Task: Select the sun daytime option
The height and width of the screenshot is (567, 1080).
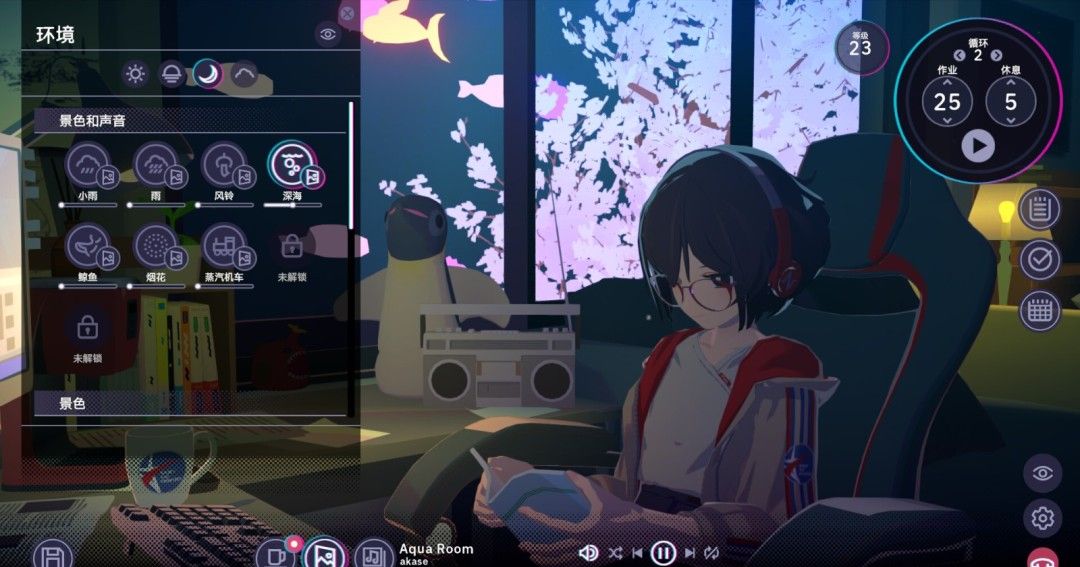Action: point(135,73)
